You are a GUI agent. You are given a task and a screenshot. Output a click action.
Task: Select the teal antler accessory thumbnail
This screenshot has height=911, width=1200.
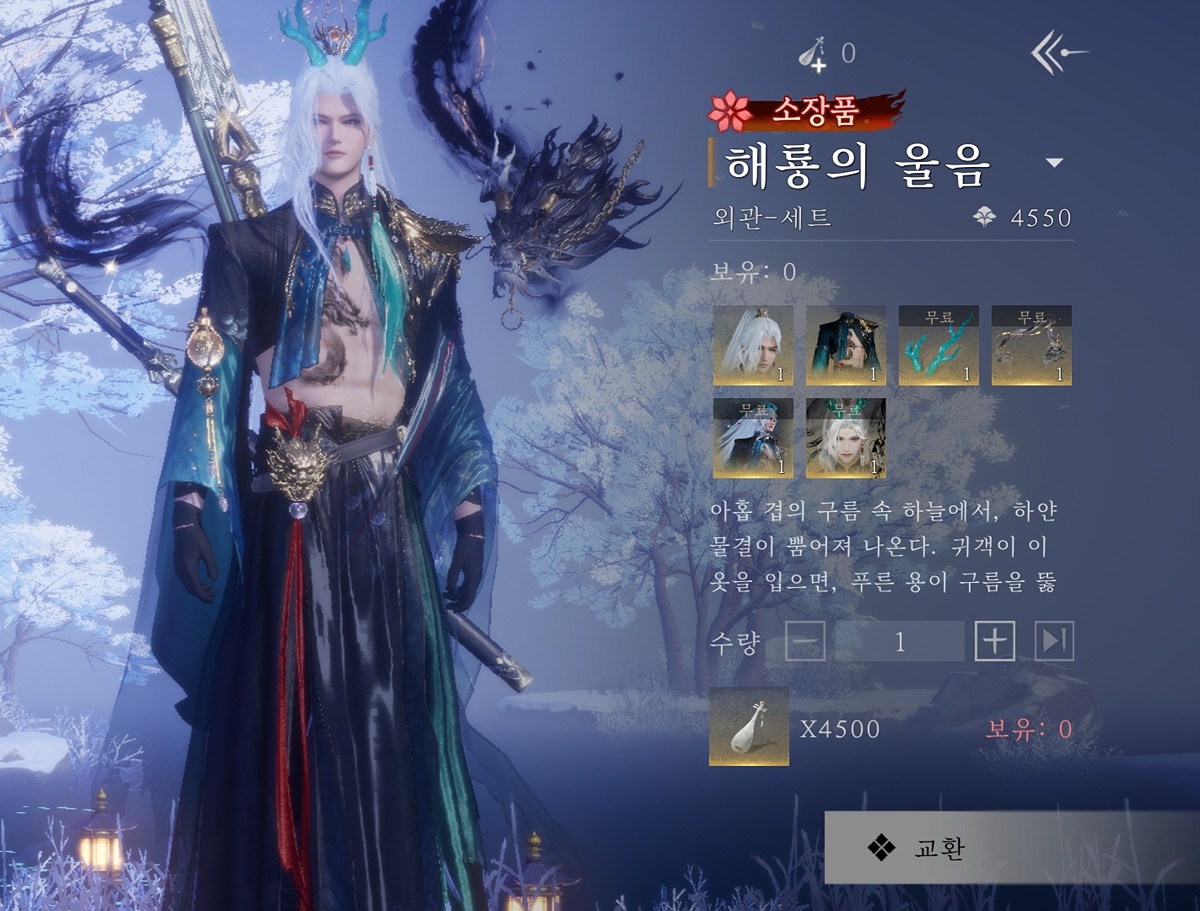click(x=939, y=346)
